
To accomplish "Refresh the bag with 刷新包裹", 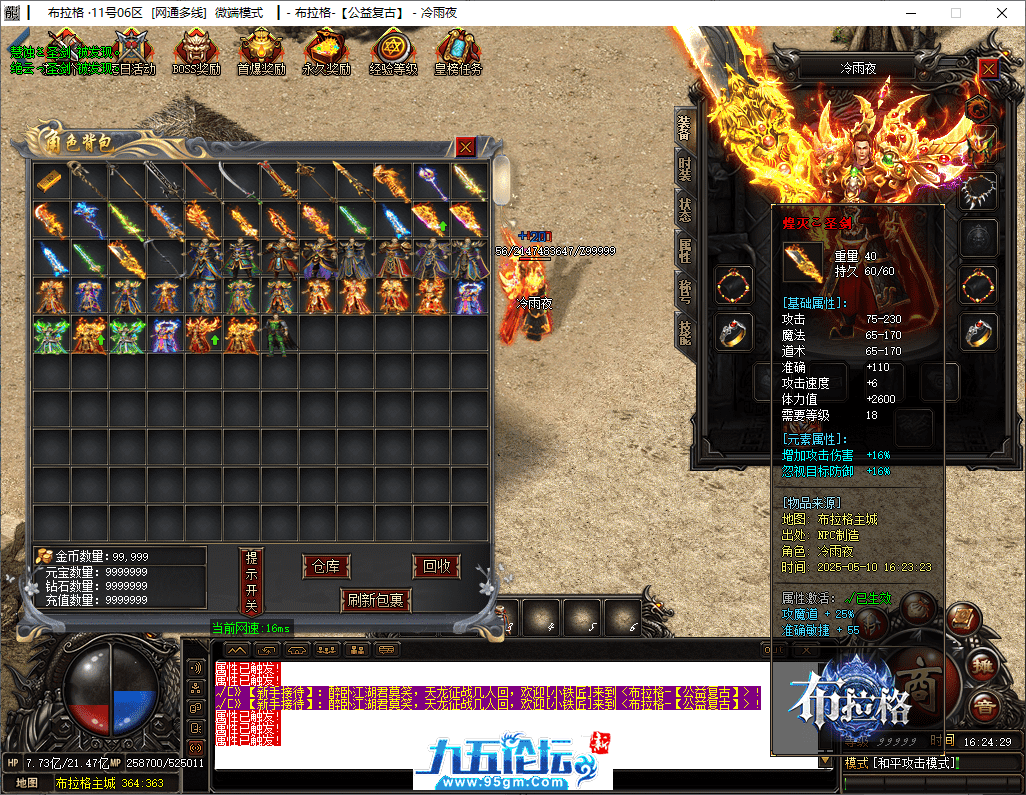I will click(x=376, y=600).
